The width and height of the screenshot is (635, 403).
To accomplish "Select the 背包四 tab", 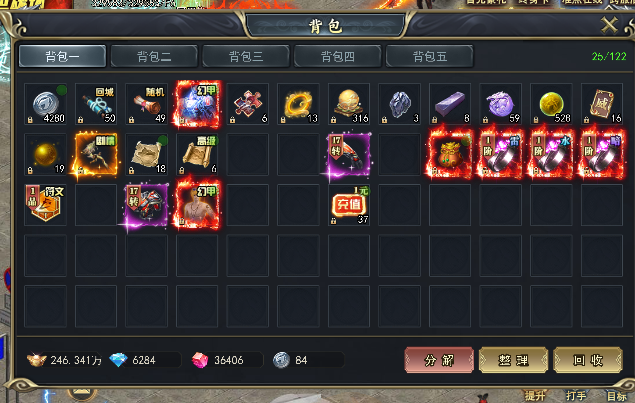I will coord(338,56).
